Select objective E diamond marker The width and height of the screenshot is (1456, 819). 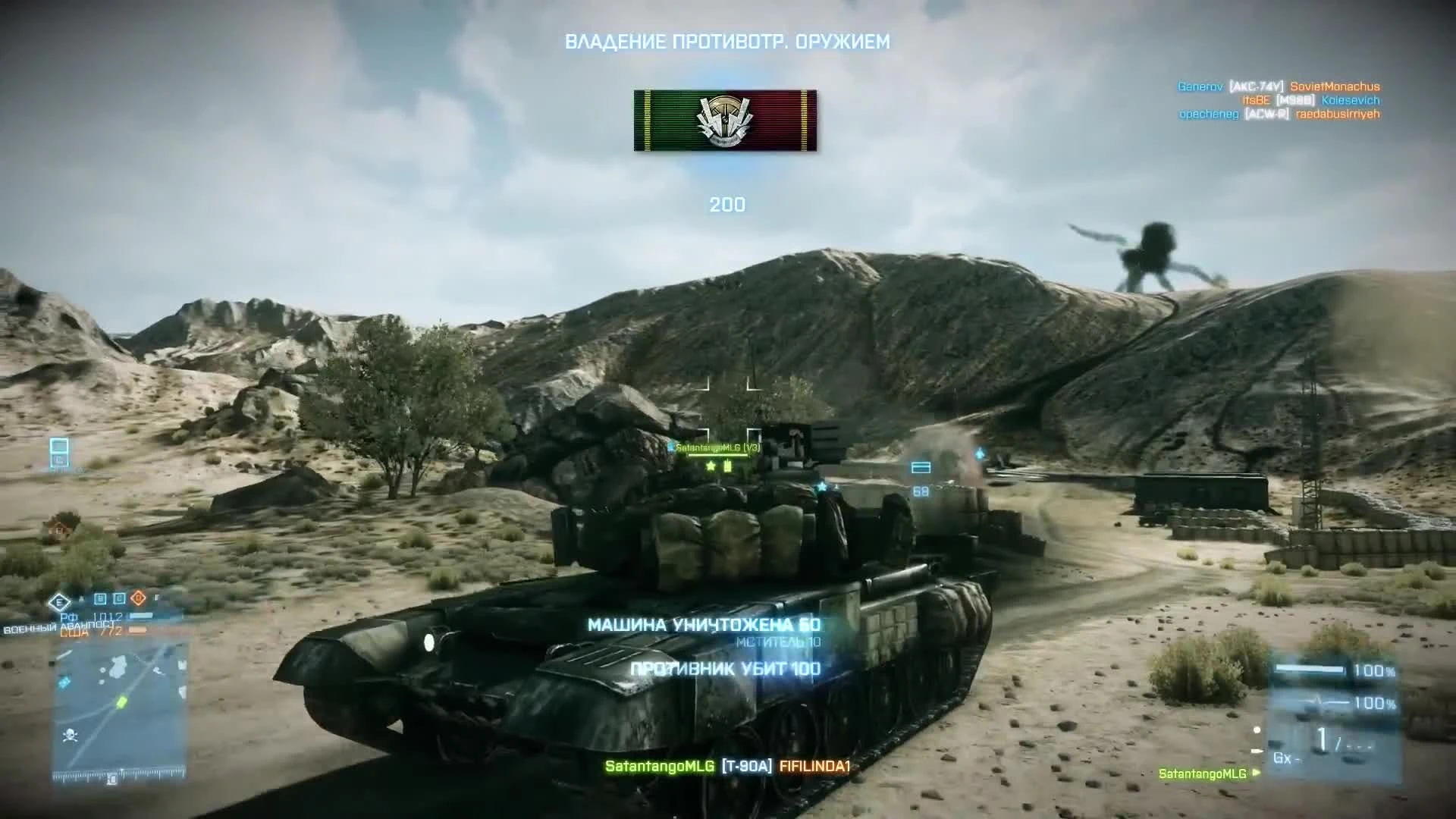[x=61, y=603]
